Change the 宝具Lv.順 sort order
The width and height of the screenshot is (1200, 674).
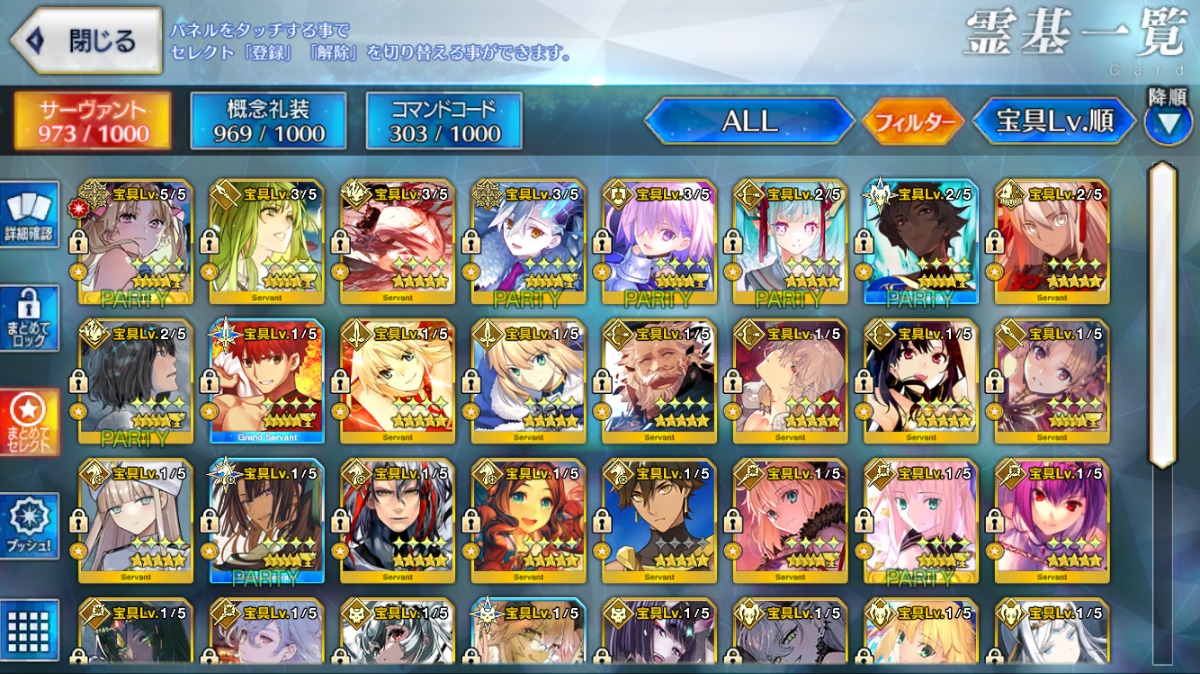[1054, 121]
